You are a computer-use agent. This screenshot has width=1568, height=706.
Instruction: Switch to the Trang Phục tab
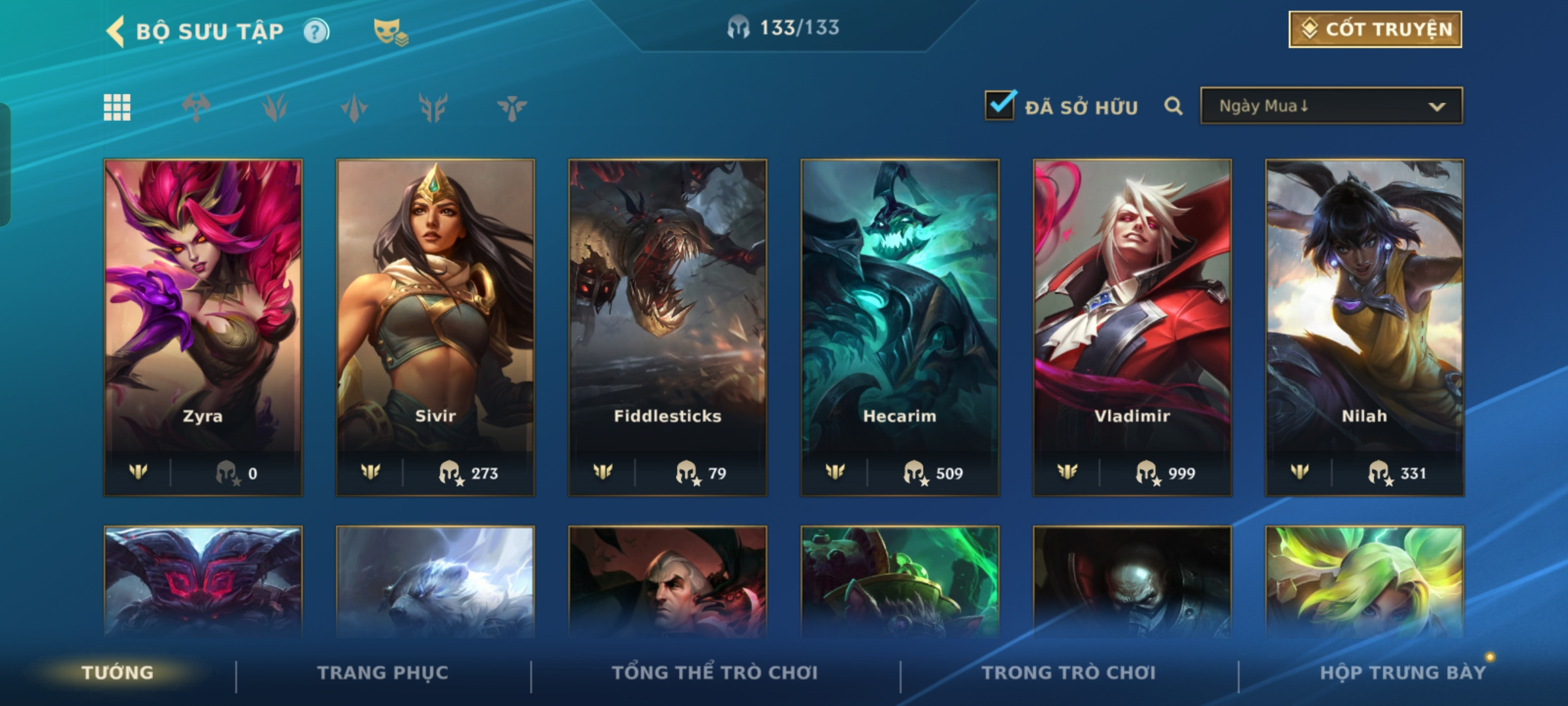pyautogui.click(x=383, y=673)
